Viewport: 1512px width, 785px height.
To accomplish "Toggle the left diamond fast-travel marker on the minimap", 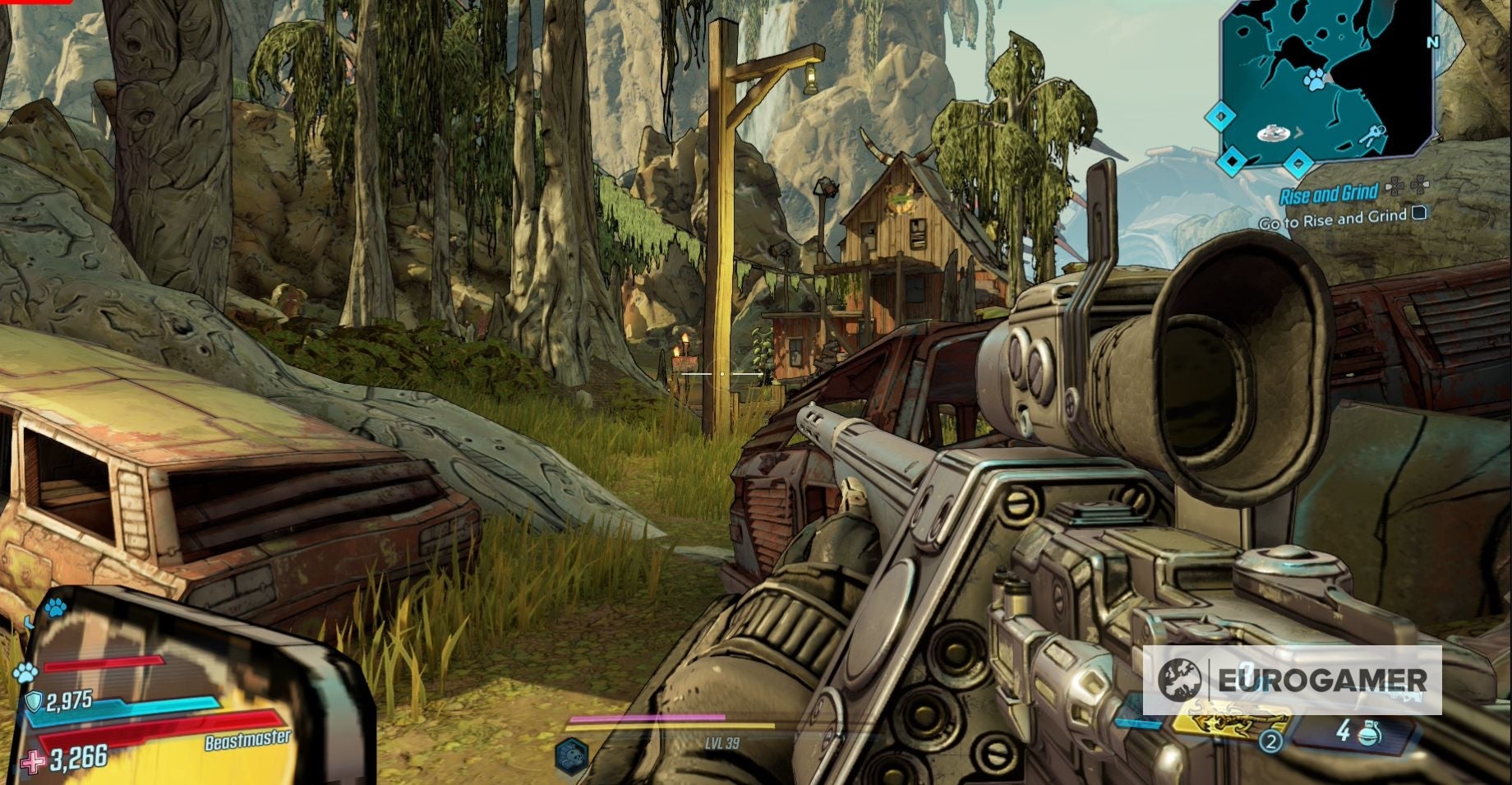I will pyautogui.click(x=1220, y=115).
